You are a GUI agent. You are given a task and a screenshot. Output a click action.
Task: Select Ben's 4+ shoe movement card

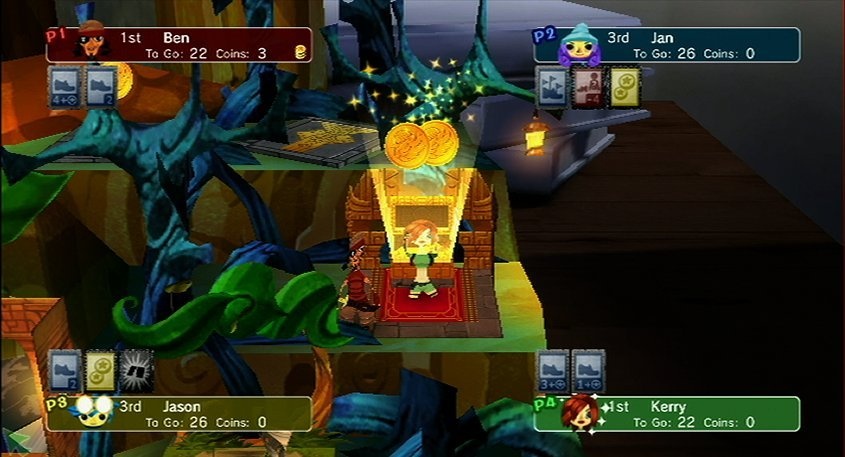pos(66,85)
